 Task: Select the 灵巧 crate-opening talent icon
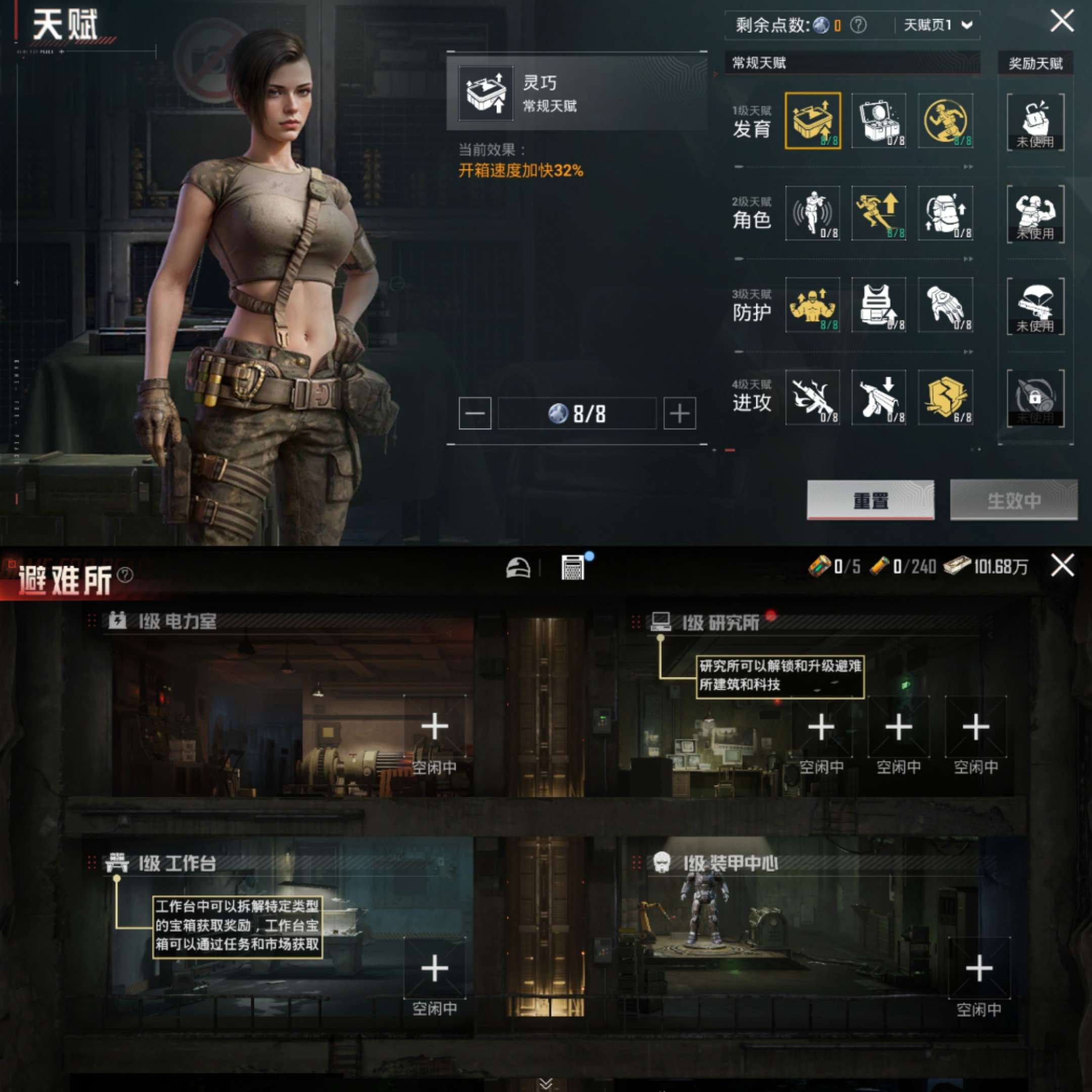pos(813,121)
